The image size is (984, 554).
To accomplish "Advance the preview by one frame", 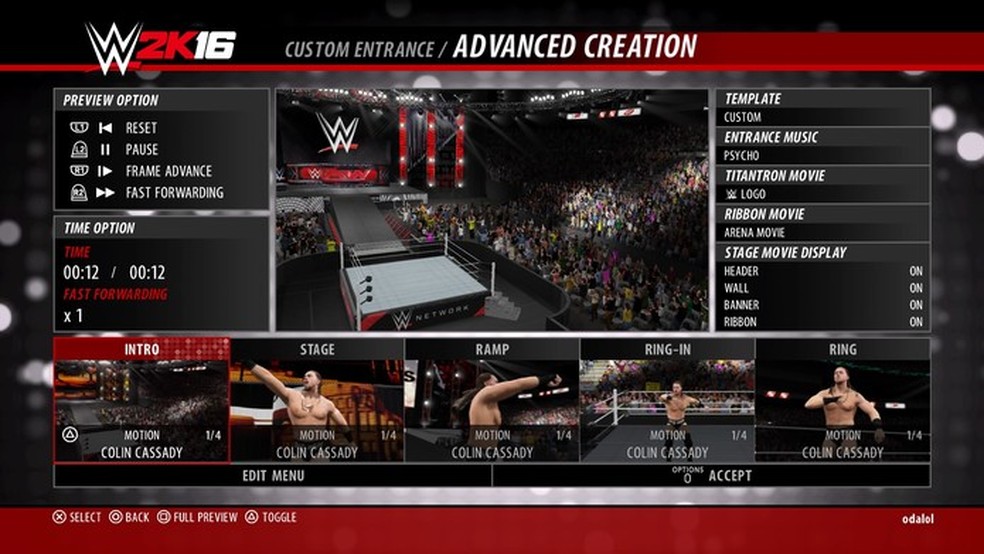I will coord(168,171).
